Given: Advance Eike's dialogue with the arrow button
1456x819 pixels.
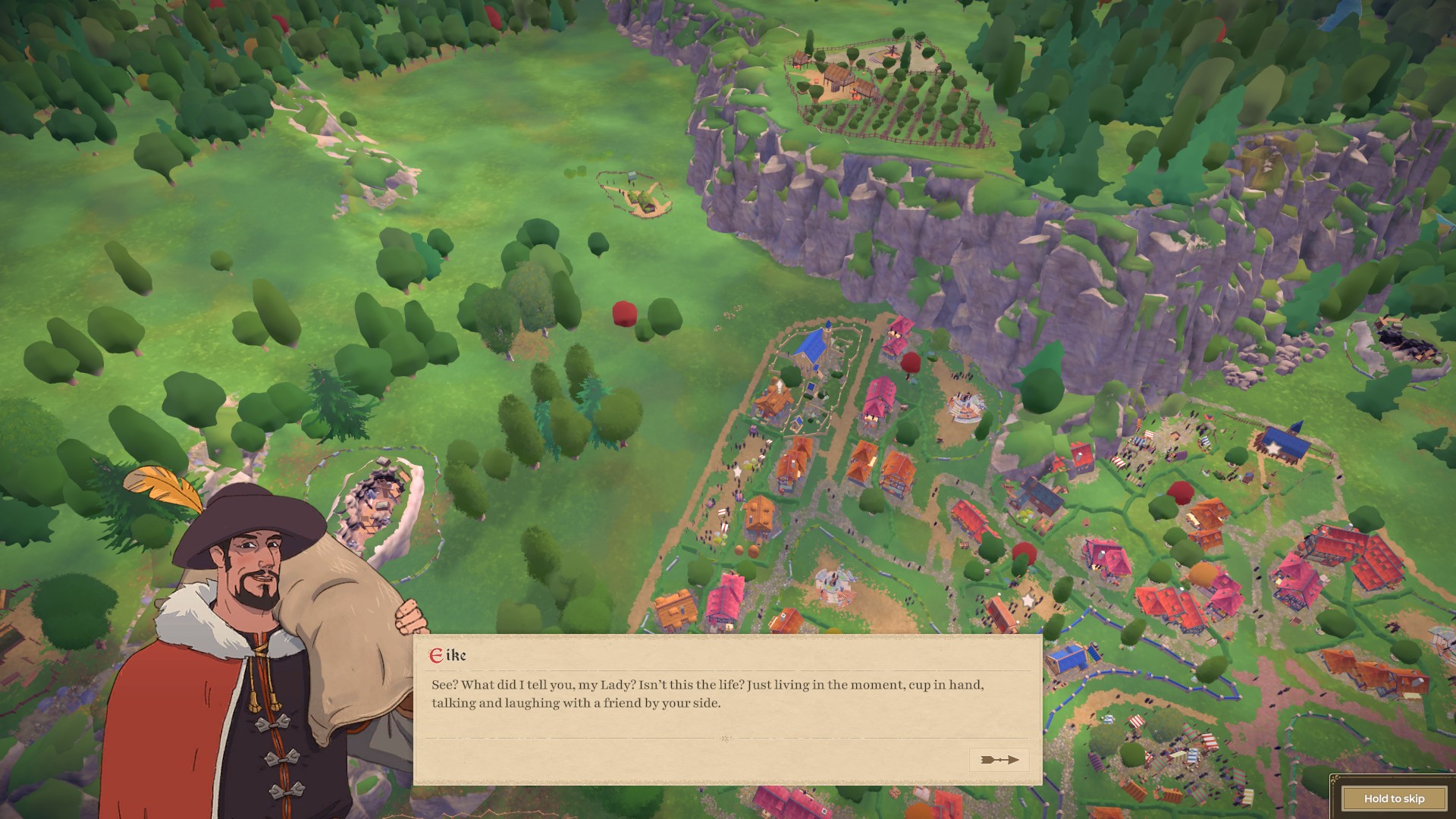Looking at the screenshot, I should point(999,759).
